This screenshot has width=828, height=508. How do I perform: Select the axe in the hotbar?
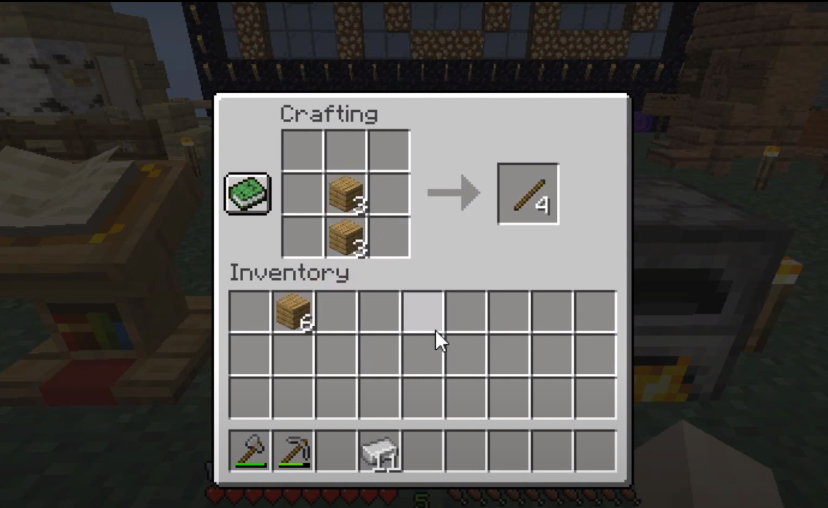pyautogui.click(x=250, y=451)
